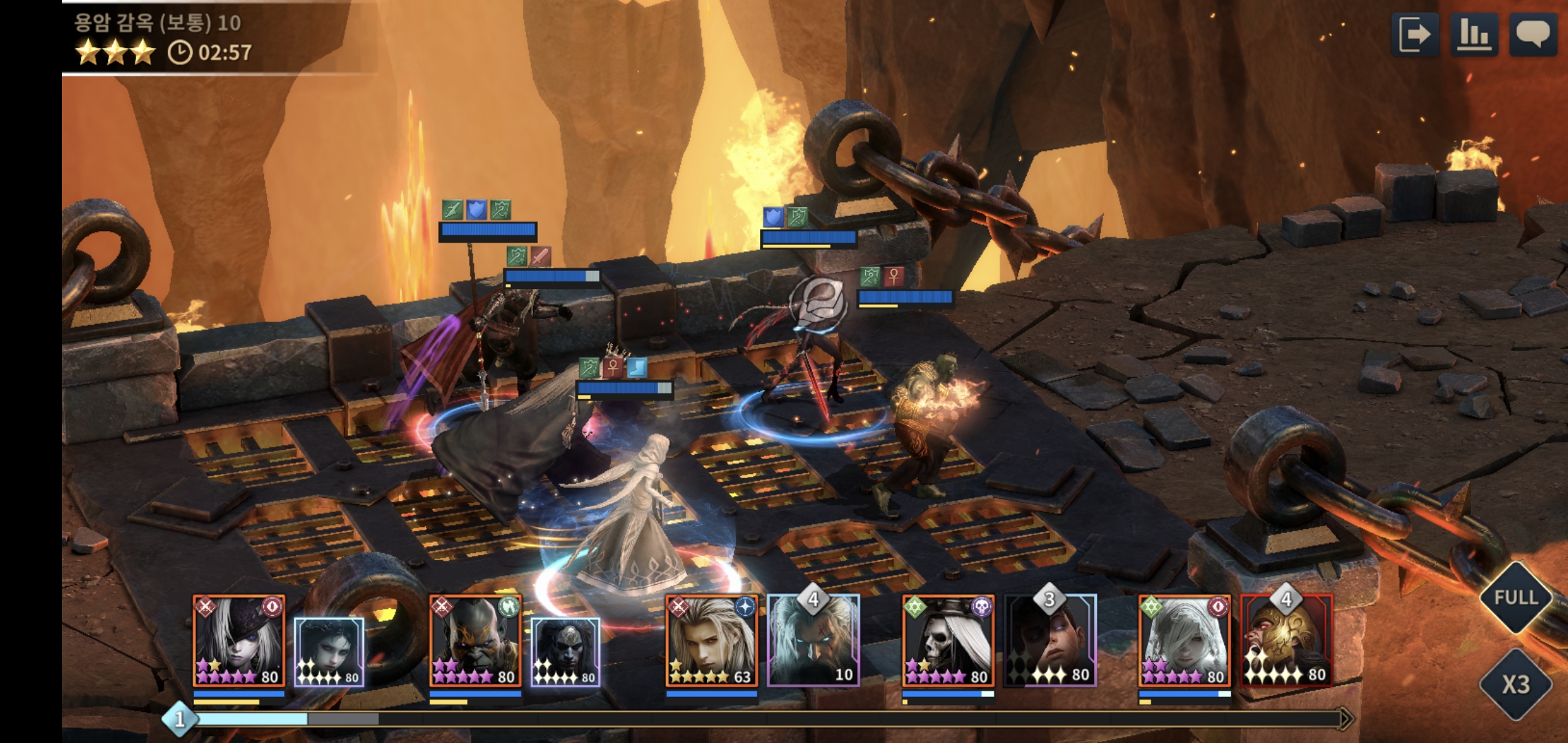Toggle the FULL auto-battle button
This screenshot has height=743, width=1568.
pos(1515,597)
